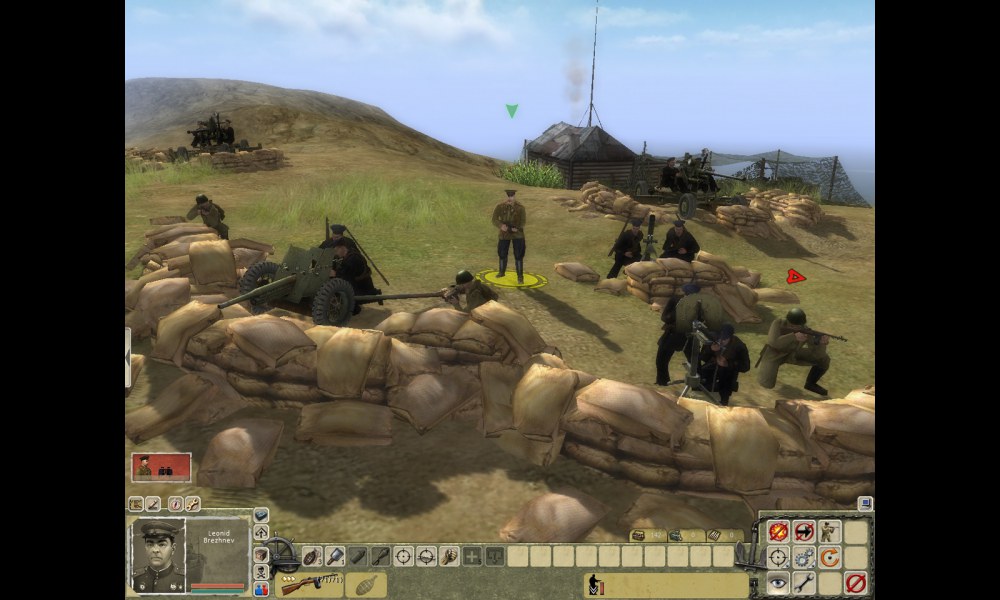Click the red officer squad card

click(161, 467)
